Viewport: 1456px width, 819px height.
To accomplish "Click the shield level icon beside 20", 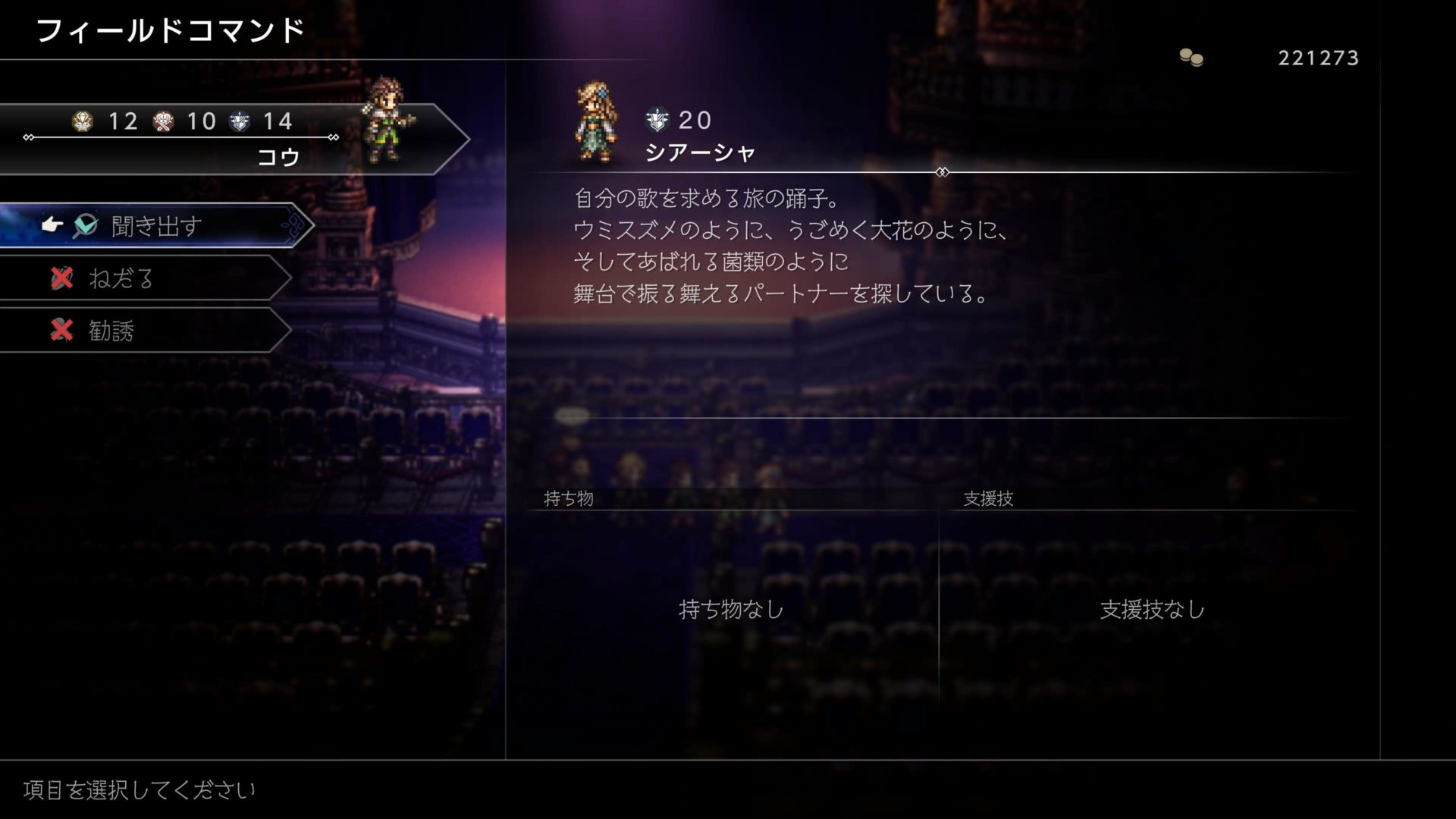I will (657, 118).
